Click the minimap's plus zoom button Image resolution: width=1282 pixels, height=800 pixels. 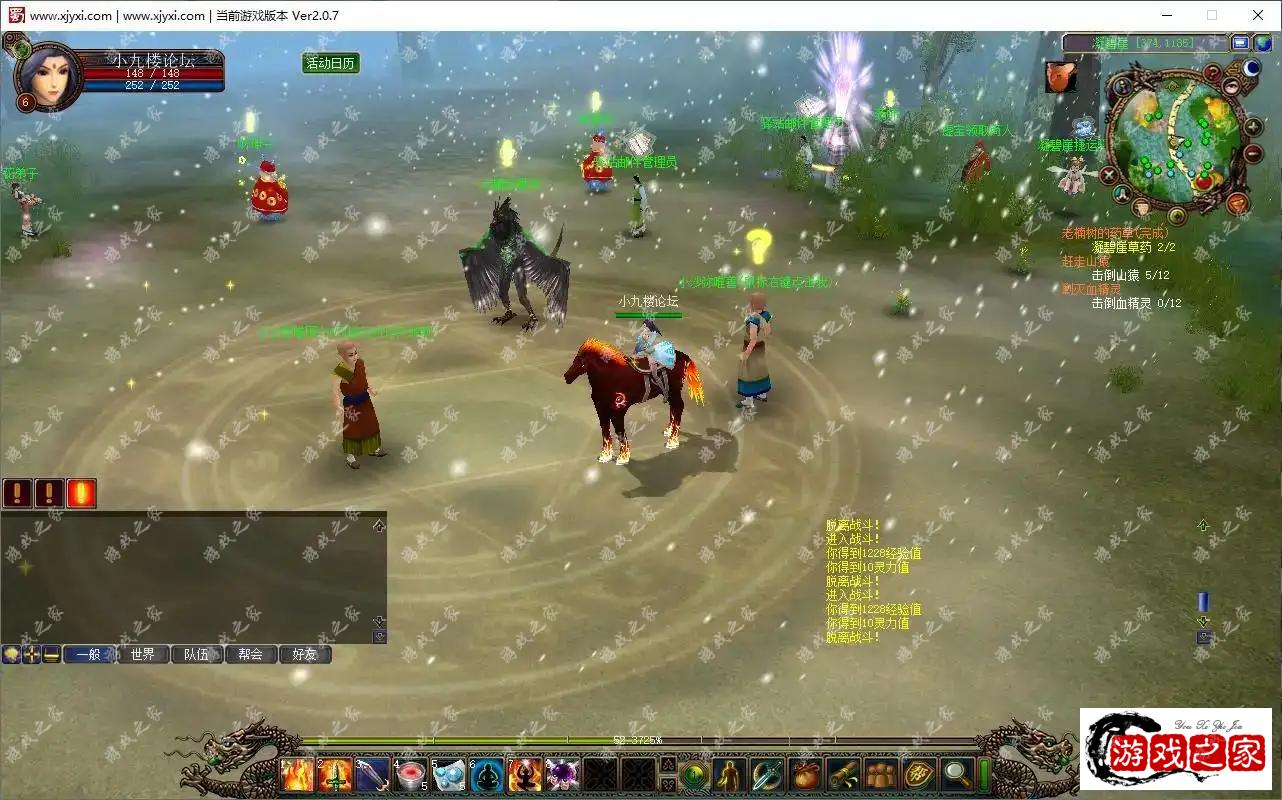pos(1253,127)
